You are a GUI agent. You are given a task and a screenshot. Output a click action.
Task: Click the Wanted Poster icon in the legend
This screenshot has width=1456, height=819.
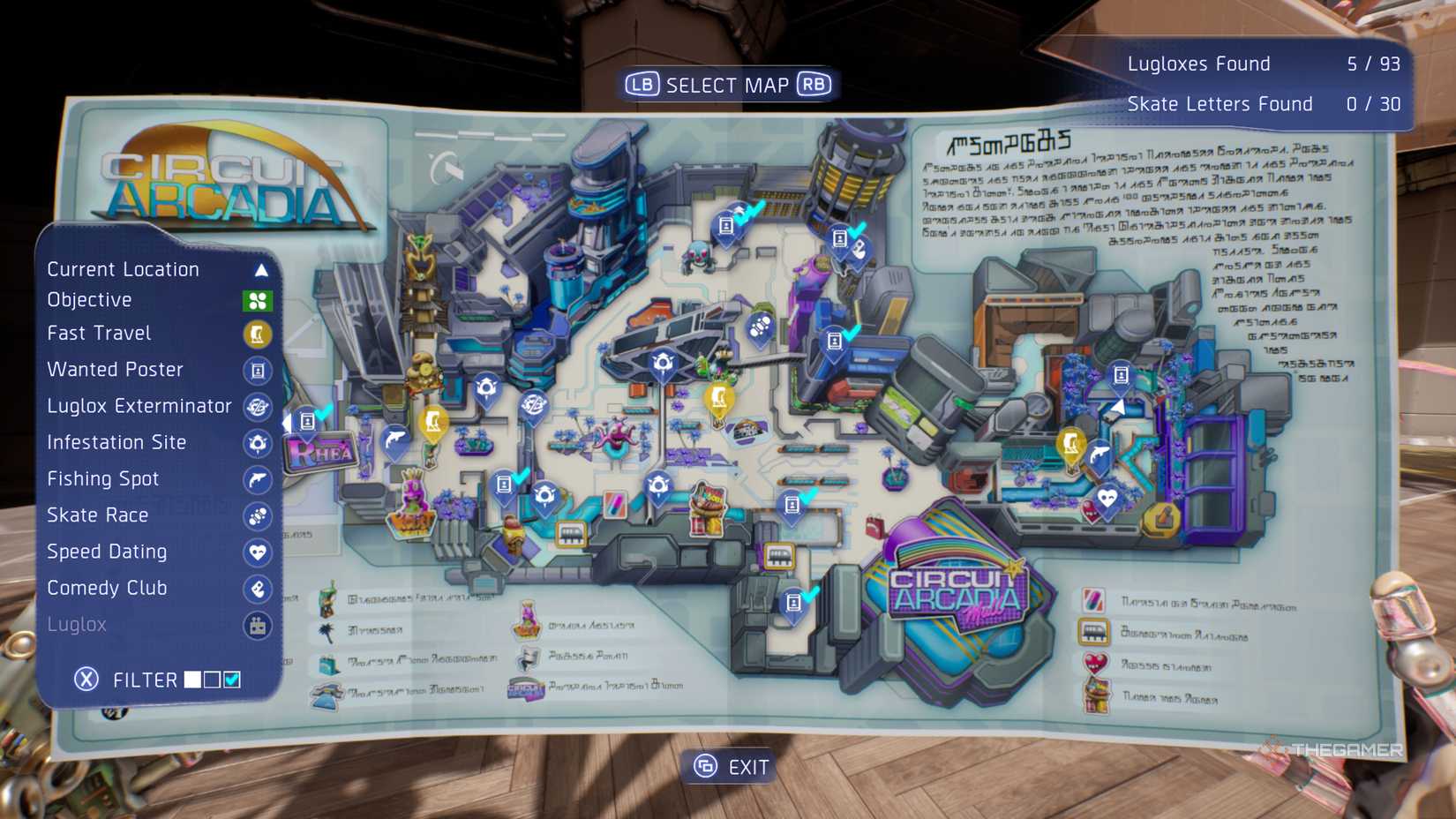click(257, 371)
